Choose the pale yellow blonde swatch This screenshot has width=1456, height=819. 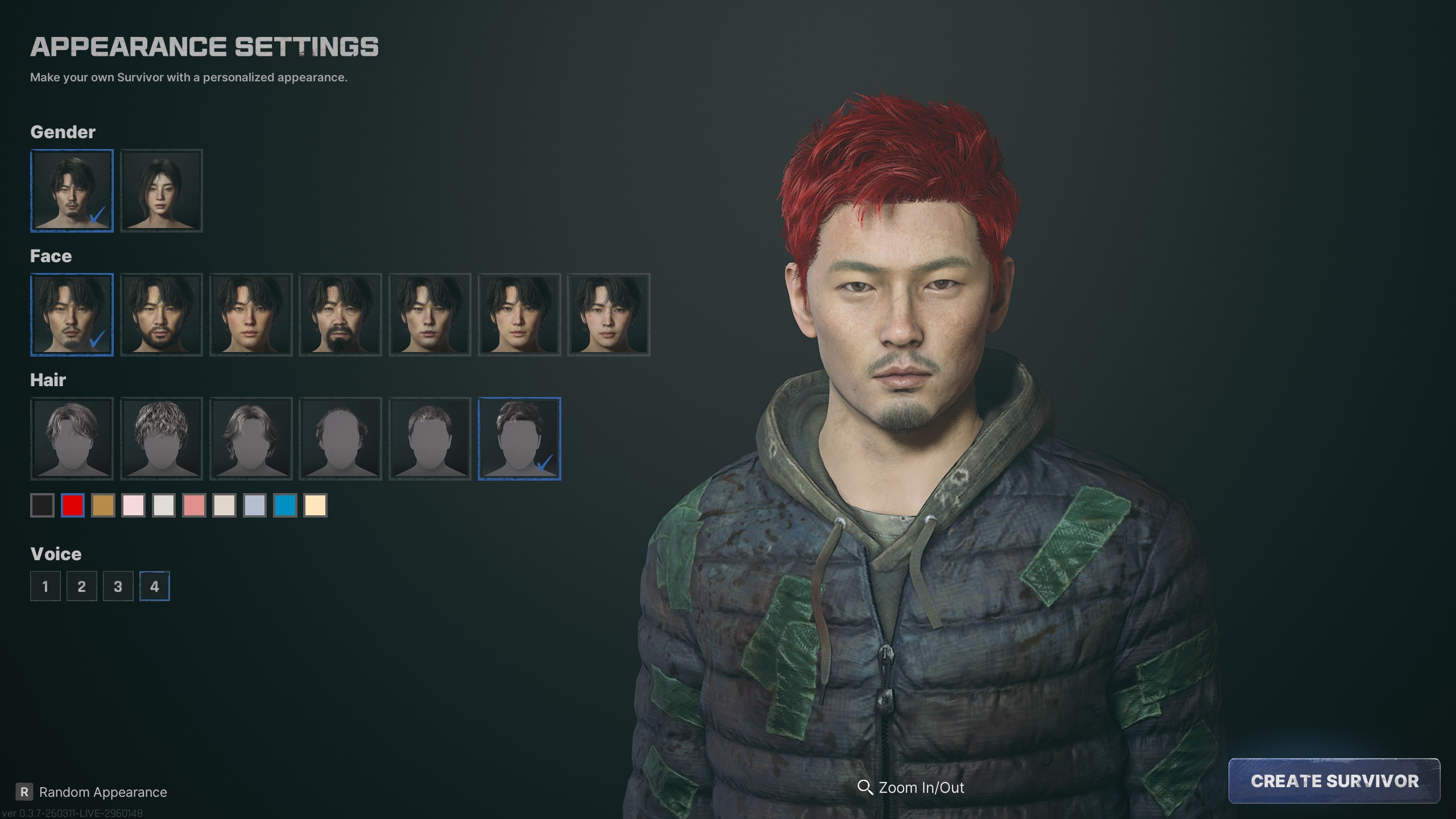point(315,505)
